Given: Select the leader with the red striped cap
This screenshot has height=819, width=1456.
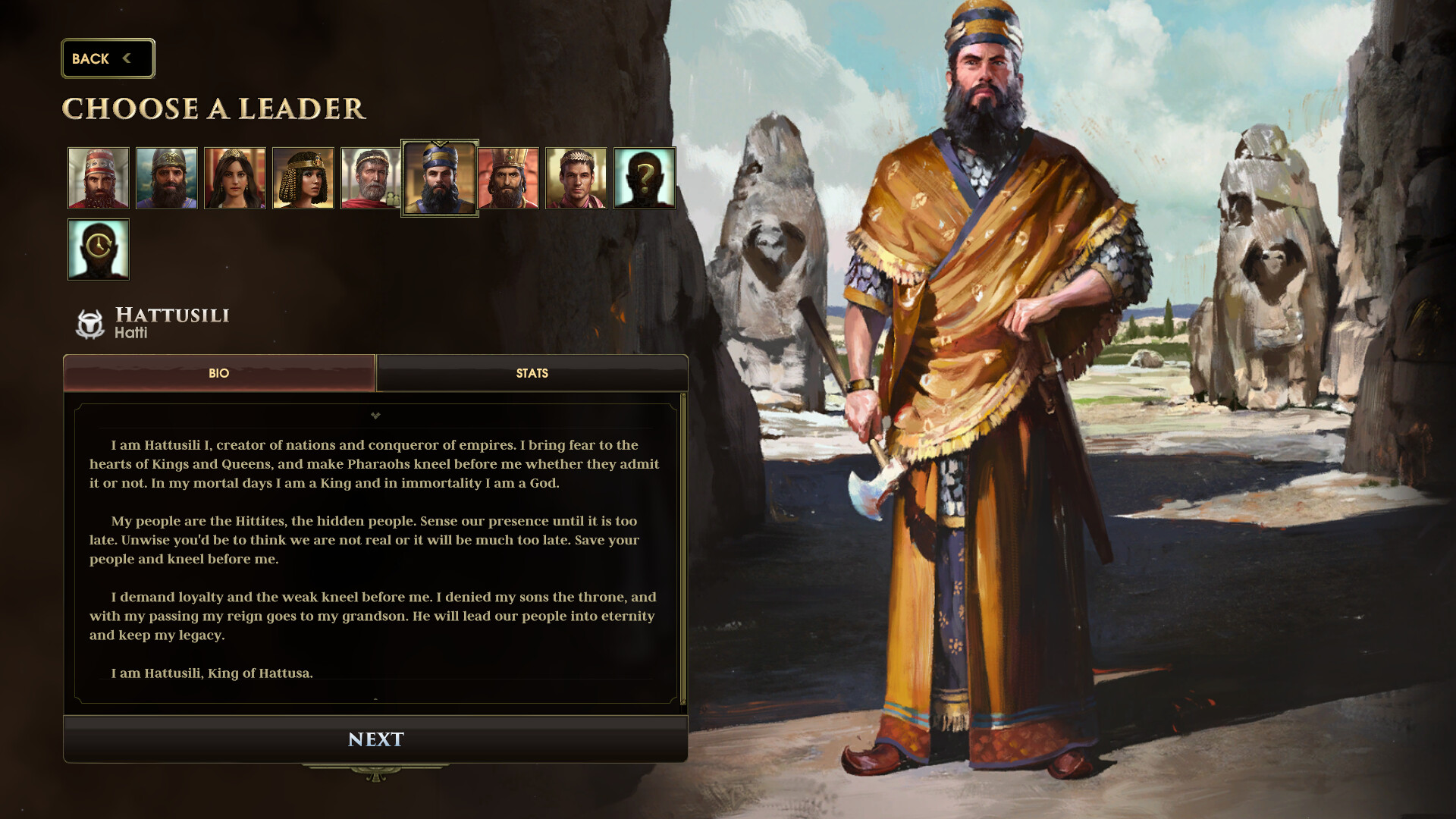Looking at the screenshot, I should (99, 178).
